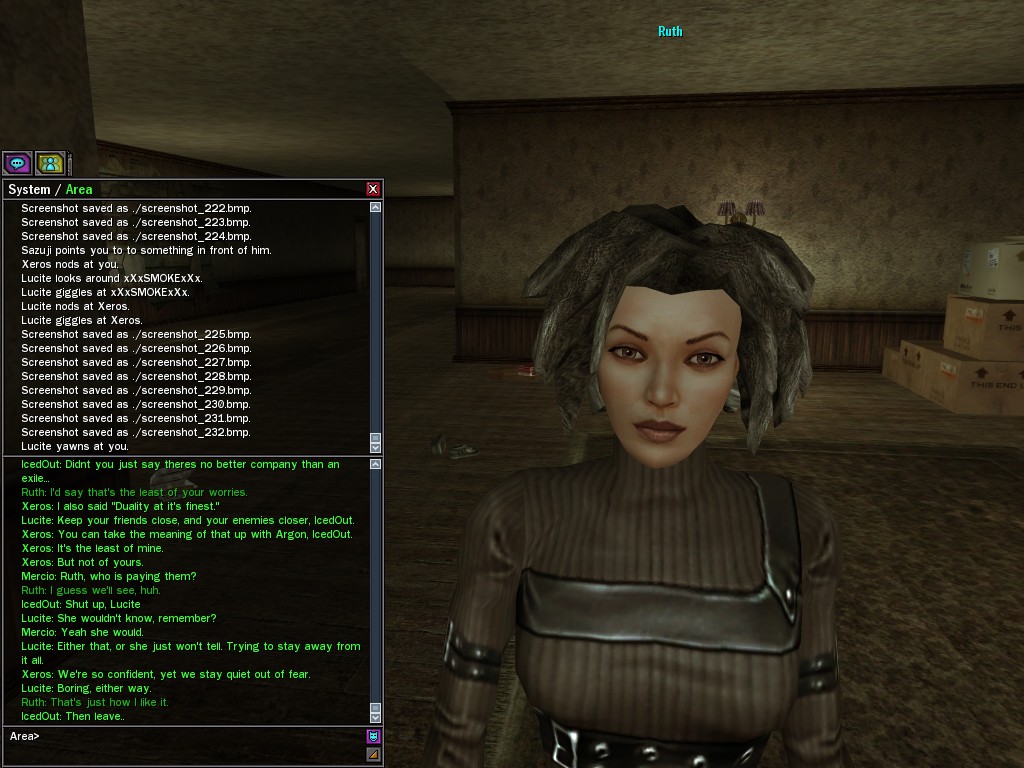Click the system log scroll-up arrow
This screenshot has width=1024, height=768.
375,207
